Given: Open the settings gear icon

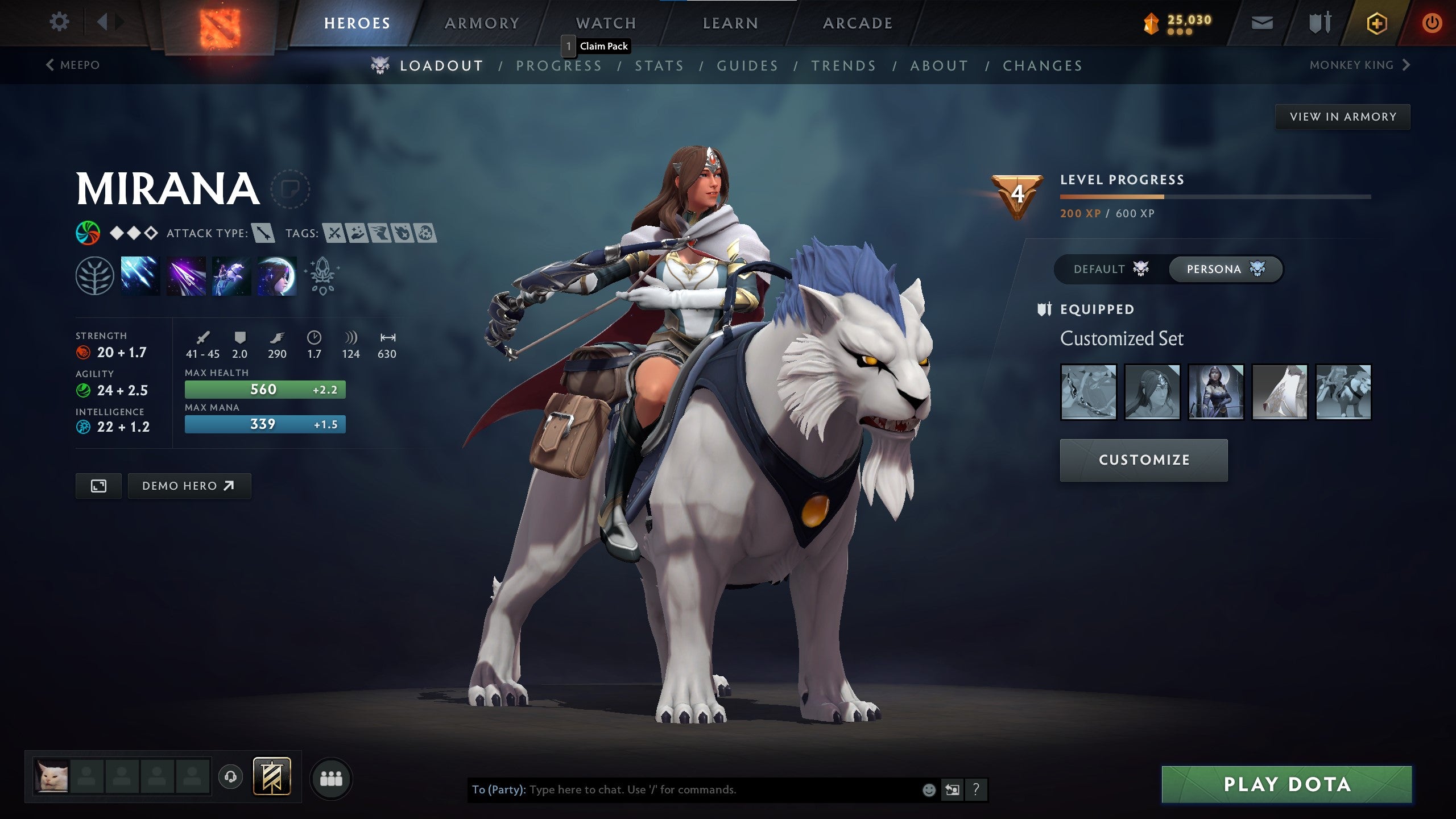Looking at the screenshot, I should 59,21.
